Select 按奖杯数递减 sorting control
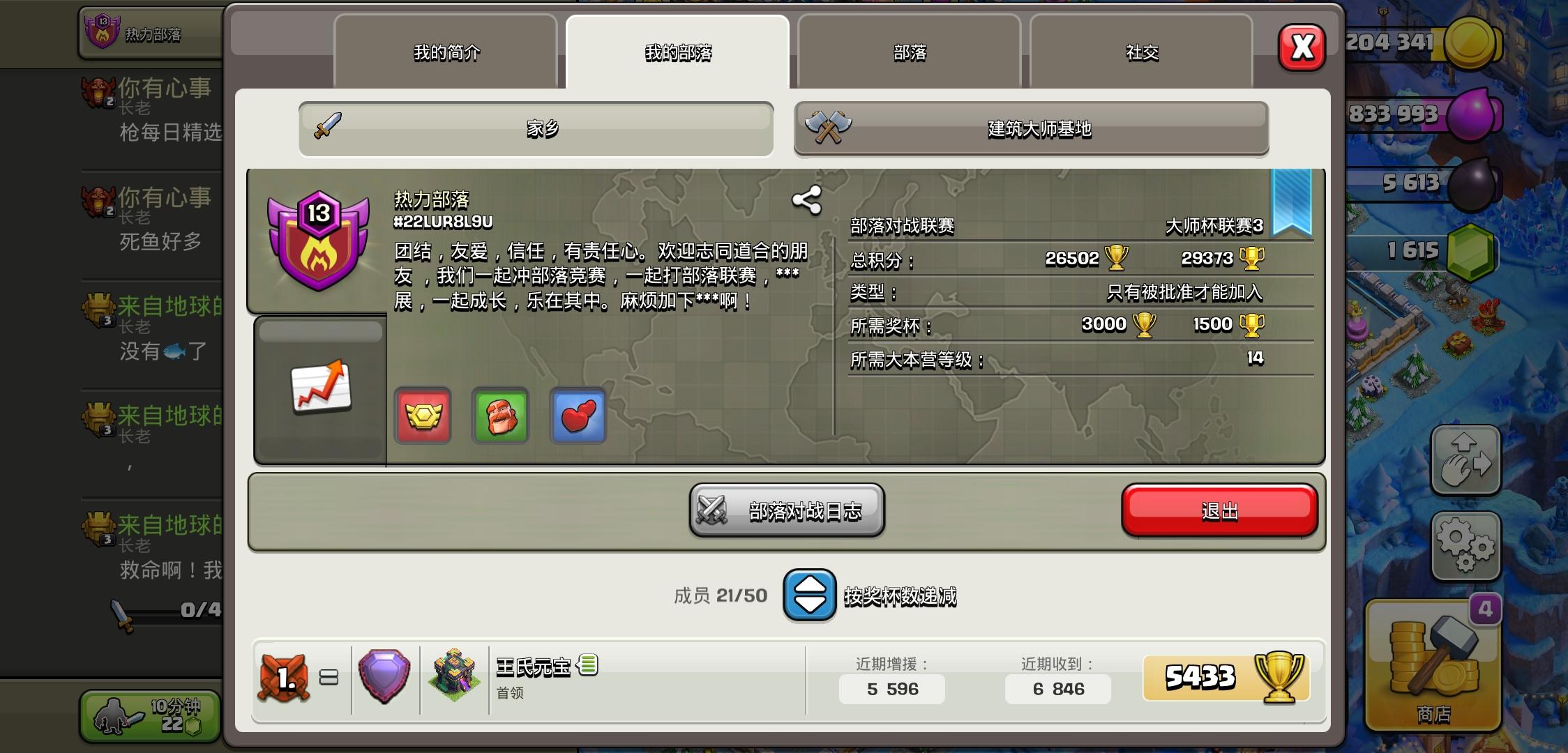Image resolution: width=1568 pixels, height=753 pixels. (x=900, y=597)
